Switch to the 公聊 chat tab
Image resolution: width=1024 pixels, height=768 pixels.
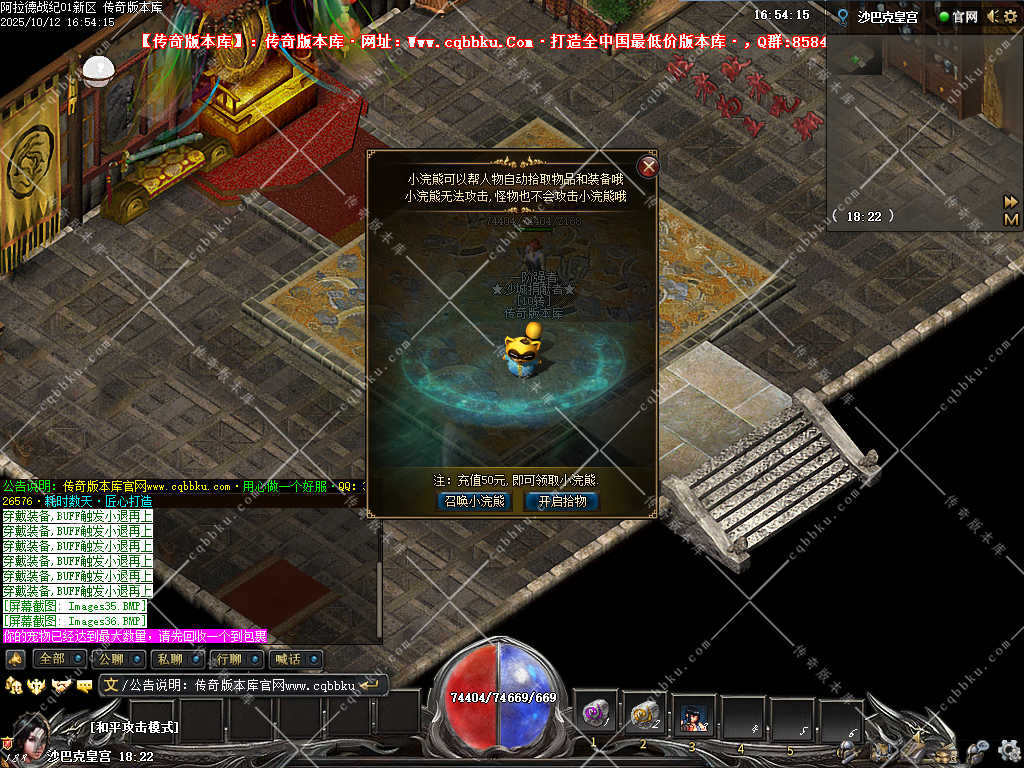tap(111, 659)
